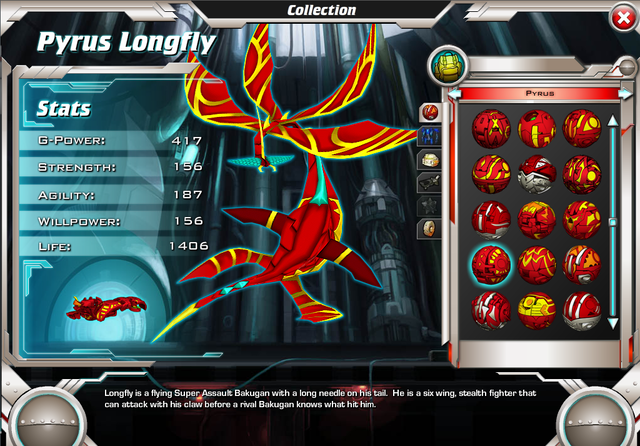Viewport: 640px width, 446px height.
Task: Open the blue trap category tab
Action: [x=428, y=134]
